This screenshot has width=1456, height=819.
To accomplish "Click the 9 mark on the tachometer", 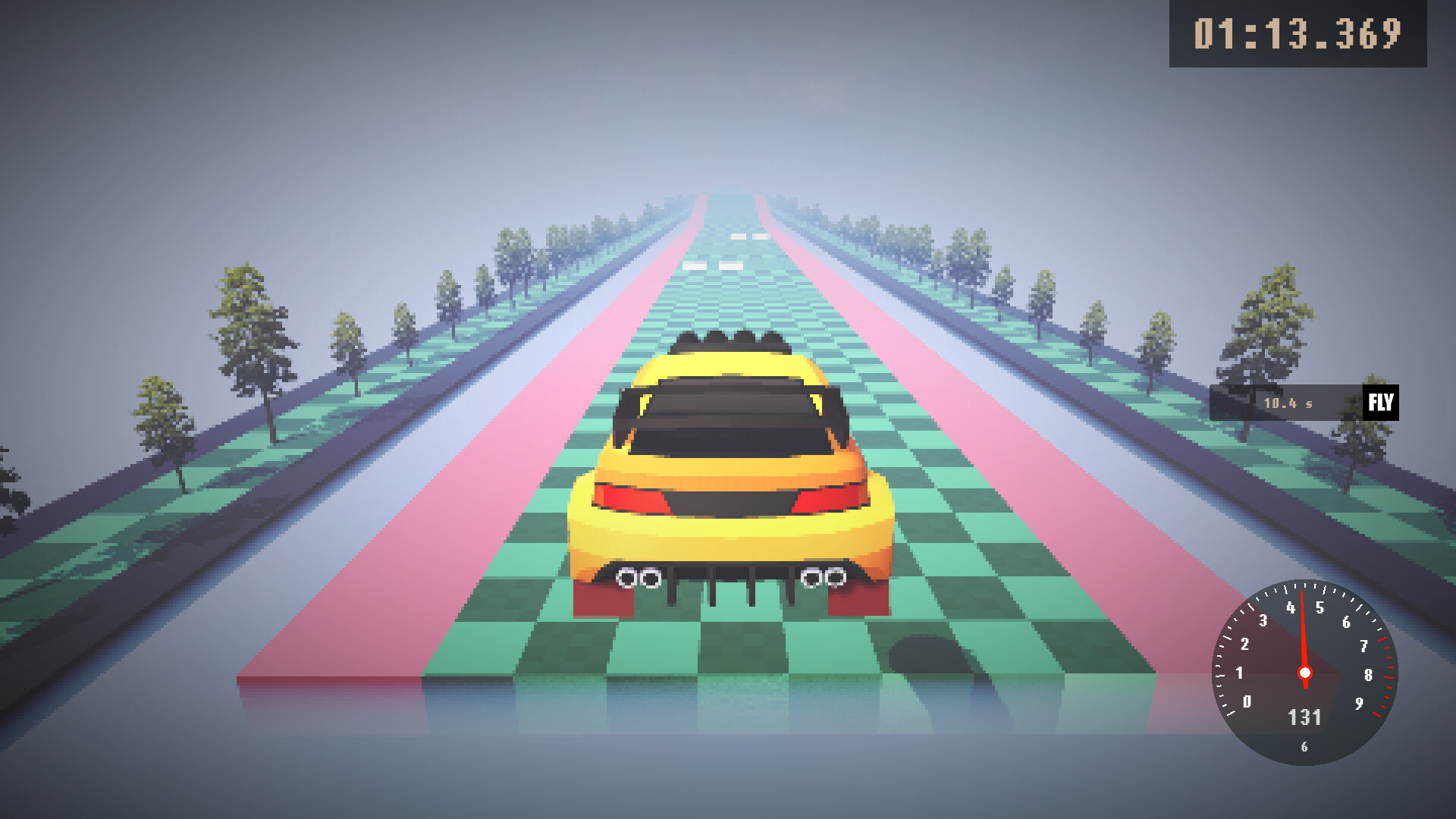I will (1360, 704).
